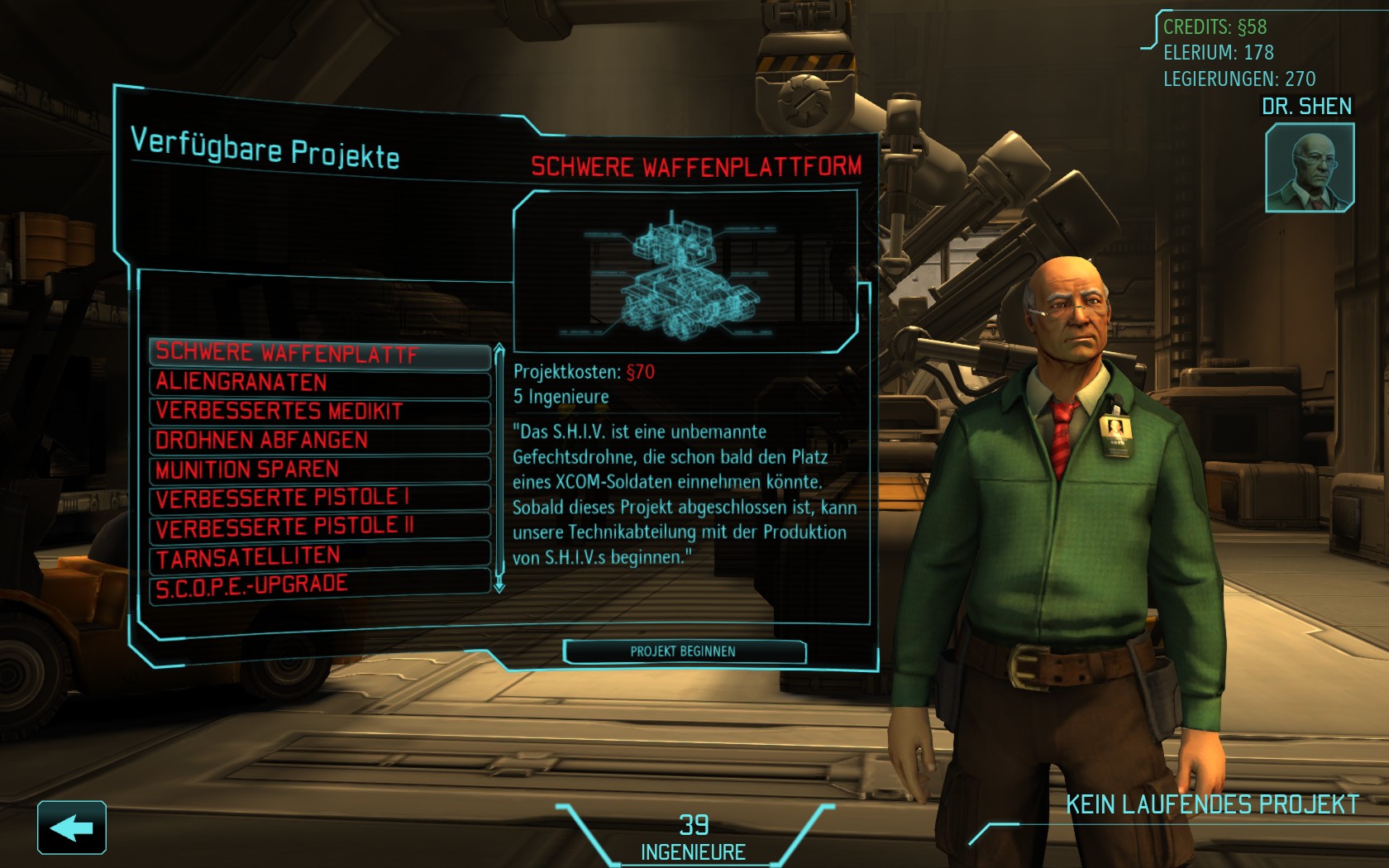This screenshot has width=1389, height=868.
Task: Click Dr. Shen's portrait
Action: [1309, 167]
